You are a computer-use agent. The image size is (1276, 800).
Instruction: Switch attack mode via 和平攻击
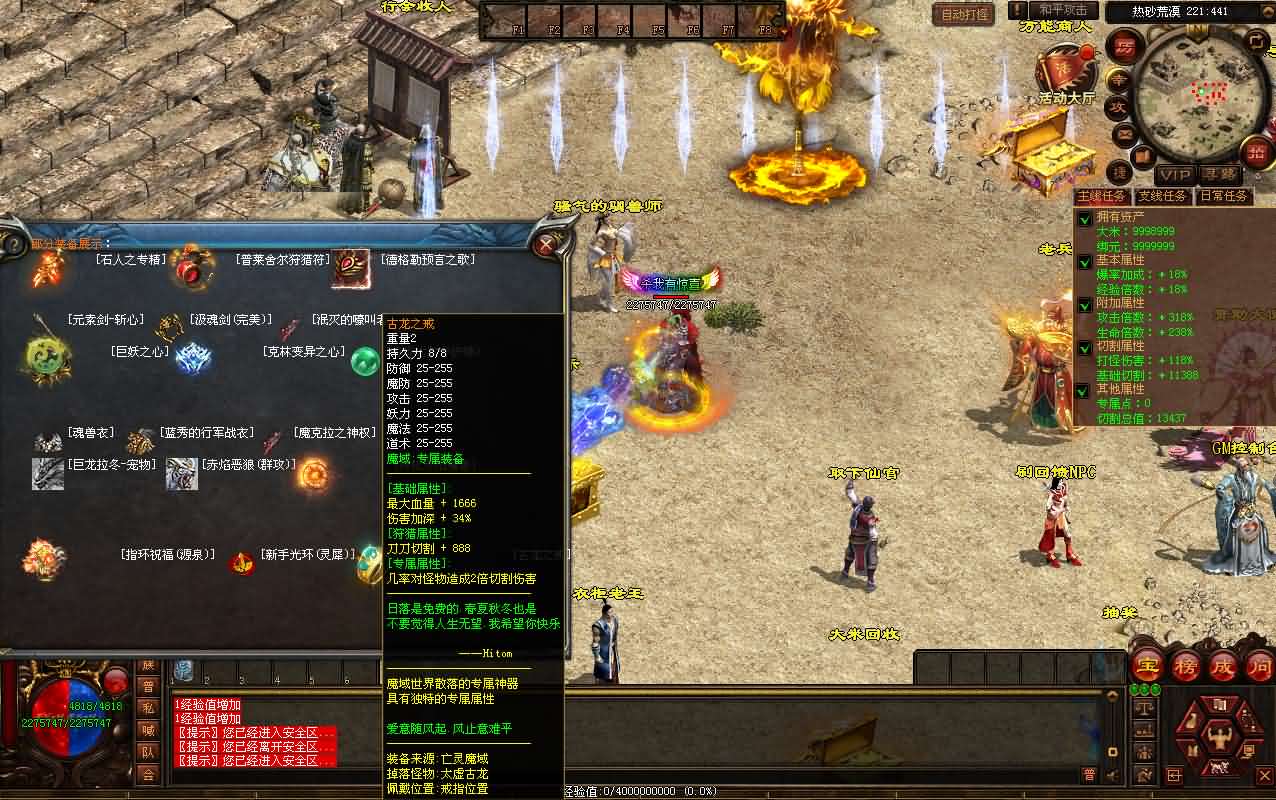pos(1064,10)
